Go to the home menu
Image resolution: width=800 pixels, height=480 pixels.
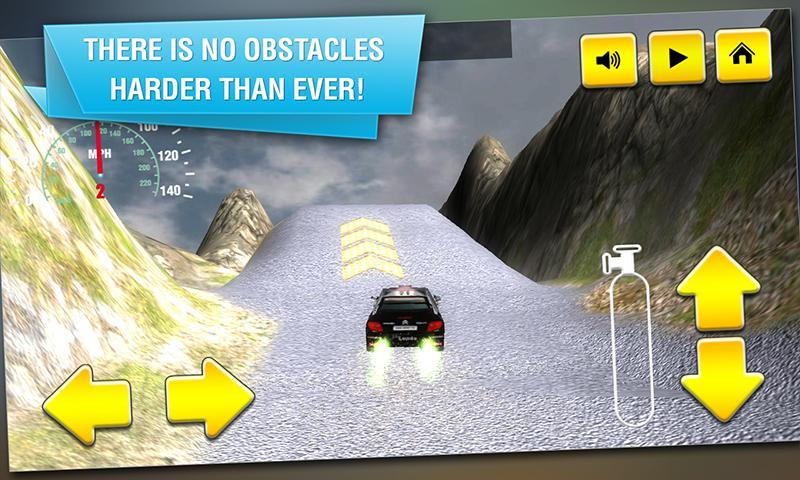742,56
